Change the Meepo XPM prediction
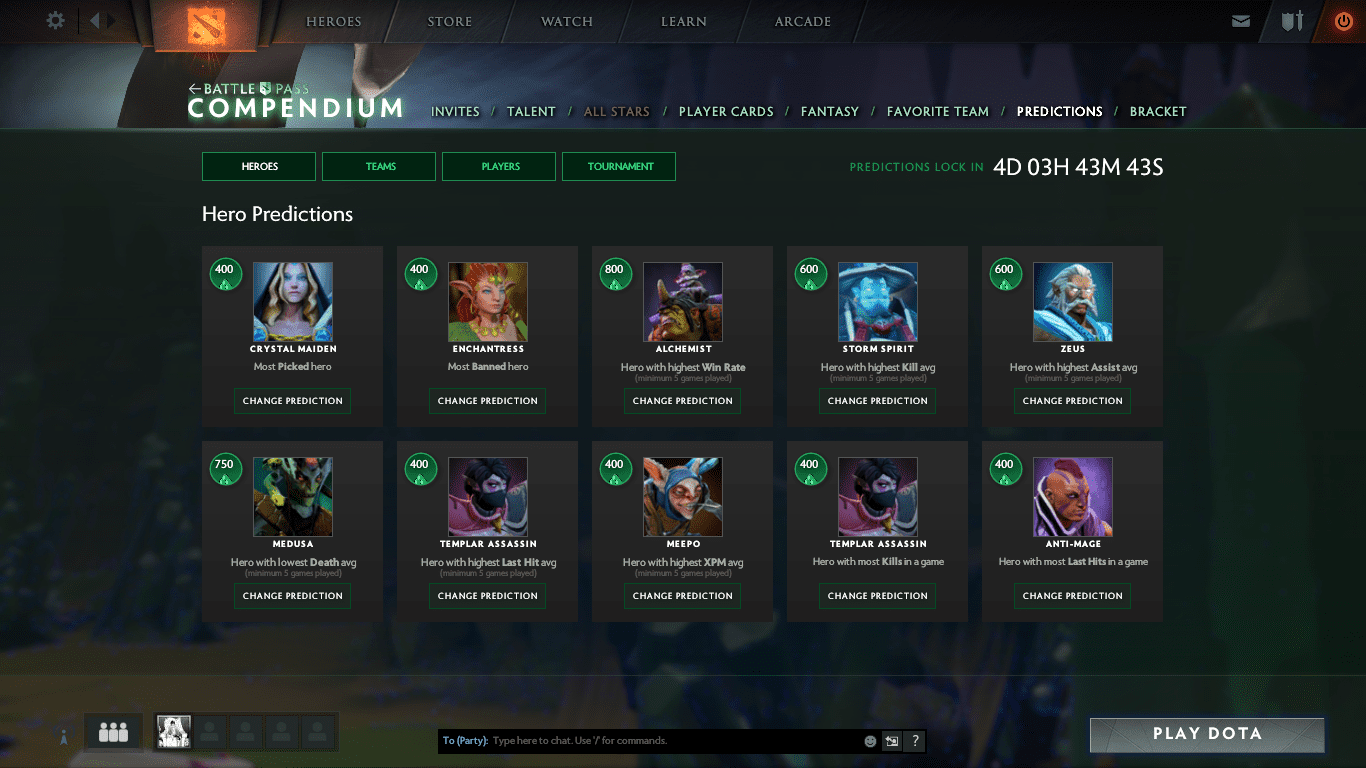Screen dimensions: 1366x768 pos(682,596)
